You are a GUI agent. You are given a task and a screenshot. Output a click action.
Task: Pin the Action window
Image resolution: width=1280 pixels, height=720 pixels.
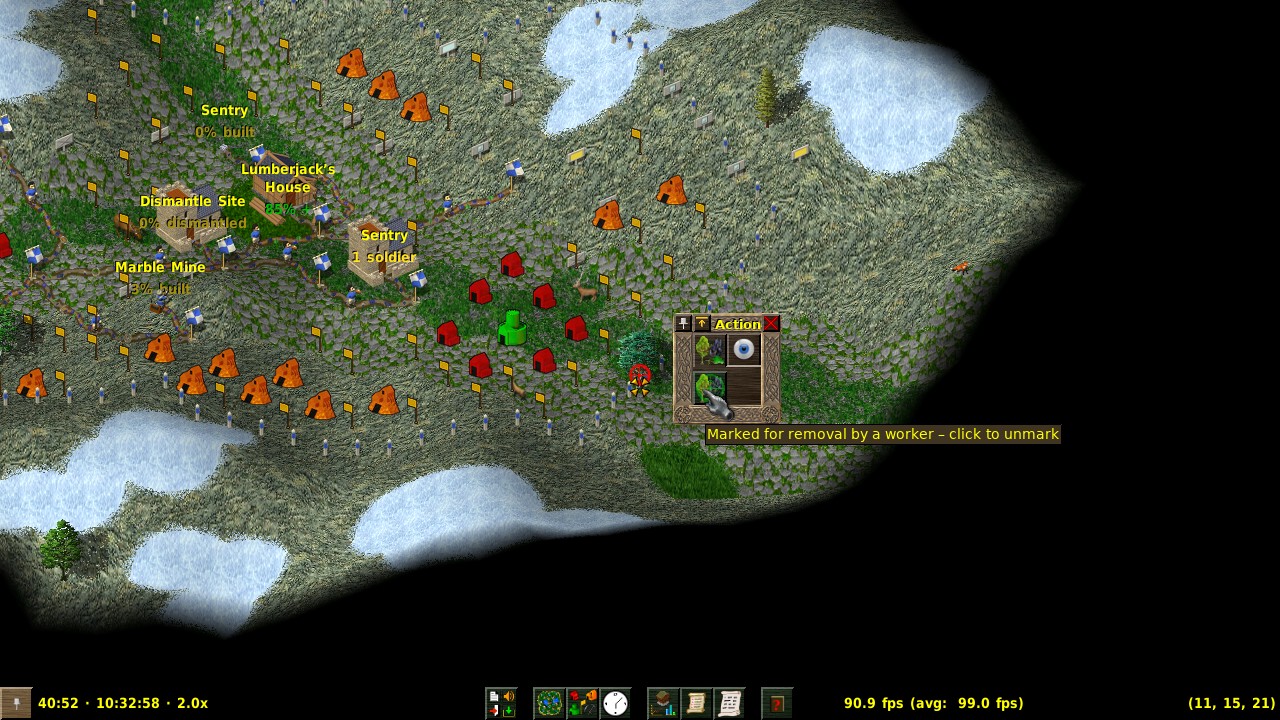(x=684, y=324)
